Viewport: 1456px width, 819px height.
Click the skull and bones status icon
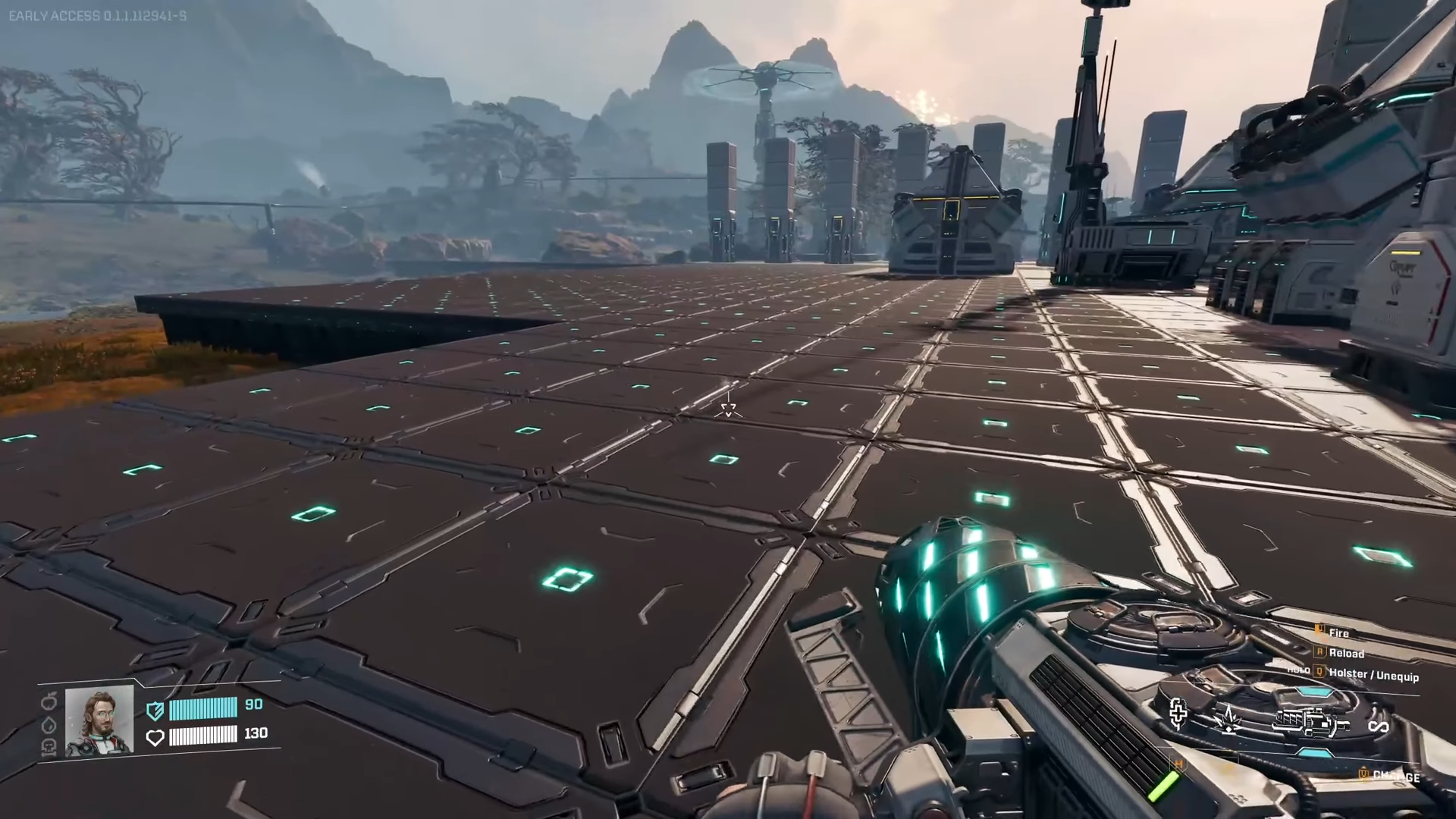click(49, 747)
